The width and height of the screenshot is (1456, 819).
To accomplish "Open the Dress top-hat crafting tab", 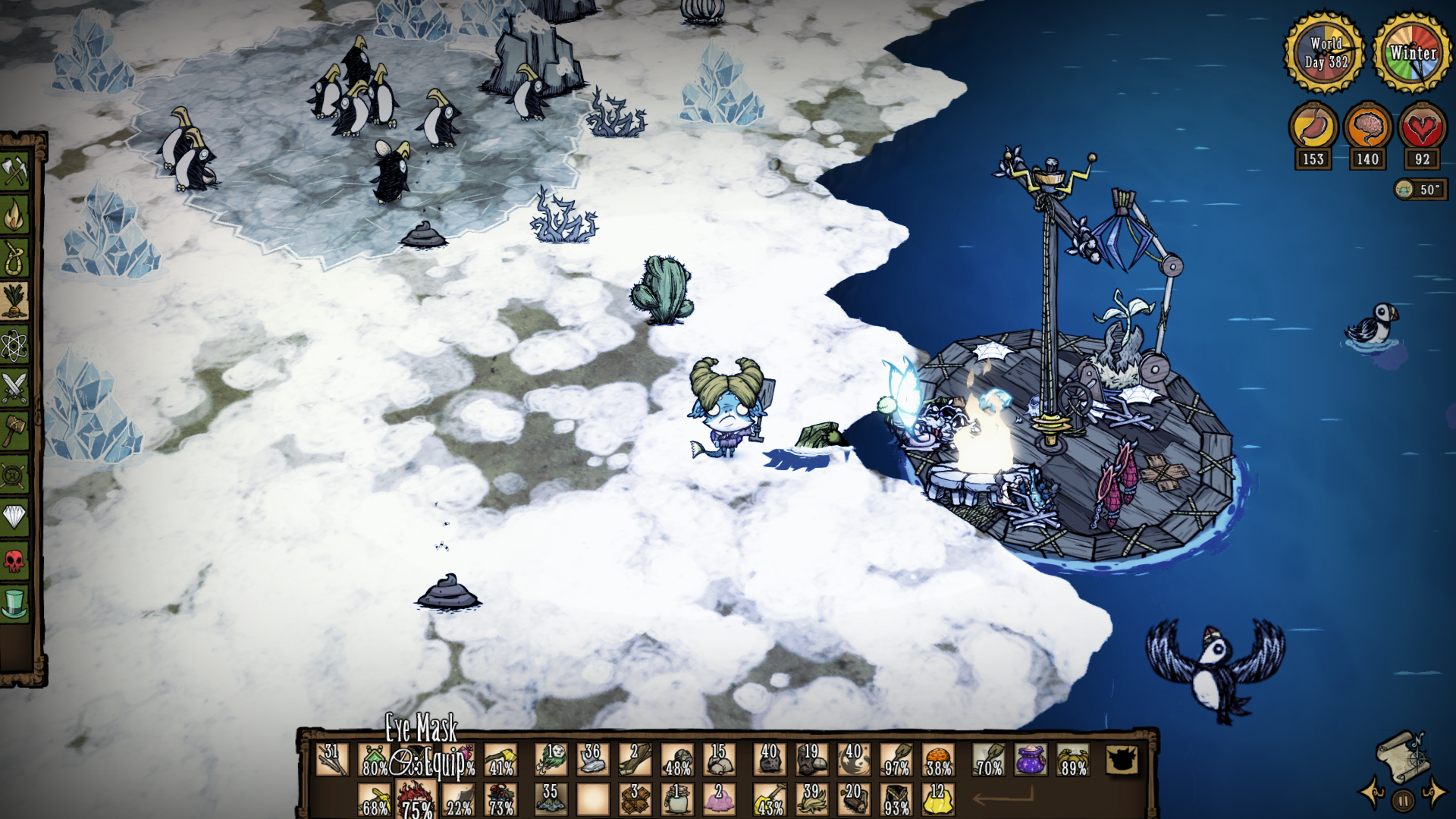I will (x=14, y=605).
